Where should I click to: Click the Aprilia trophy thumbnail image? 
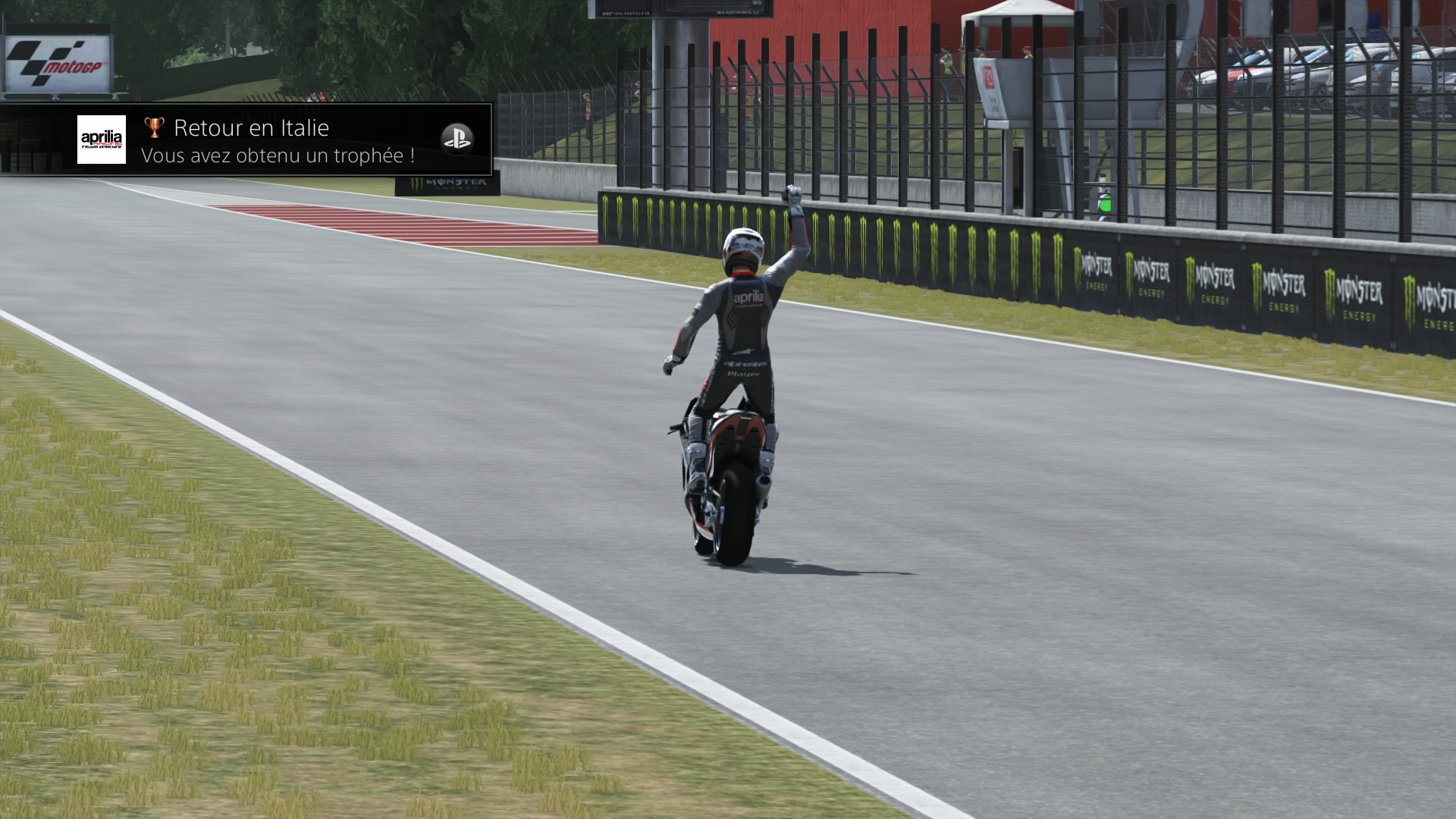(x=102, y=140)
